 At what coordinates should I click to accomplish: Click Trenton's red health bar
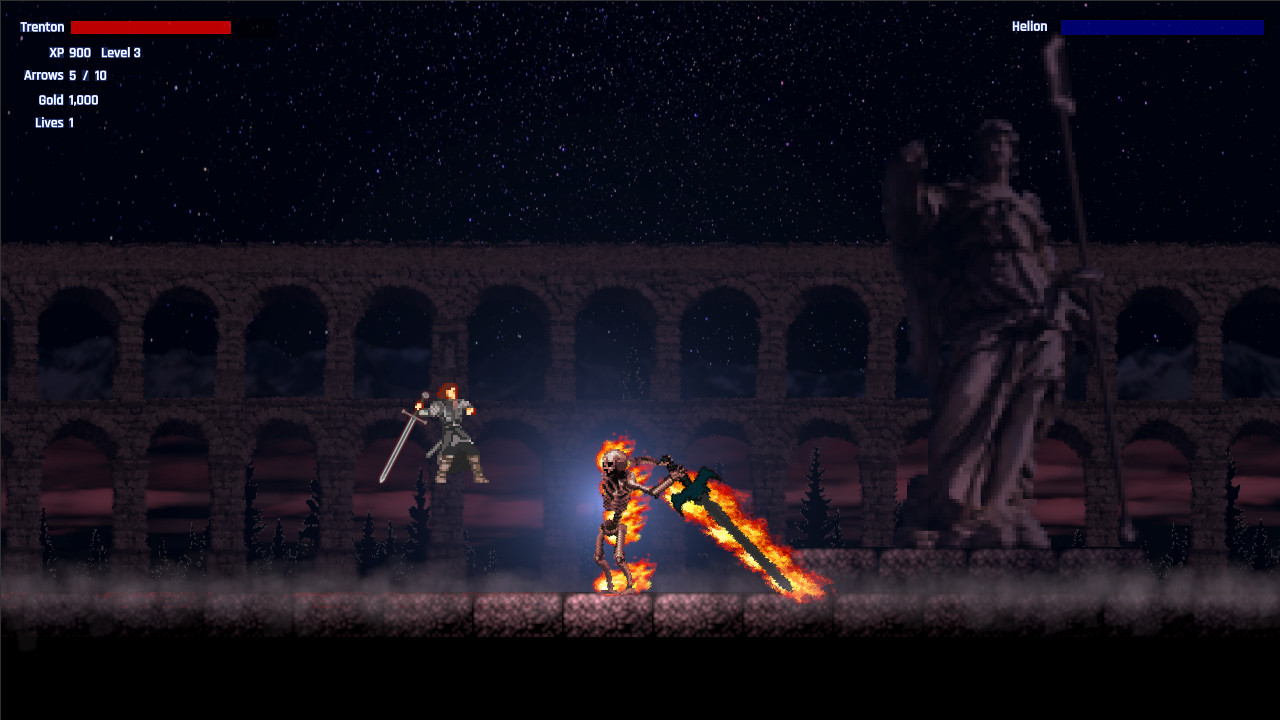point(150,27)
